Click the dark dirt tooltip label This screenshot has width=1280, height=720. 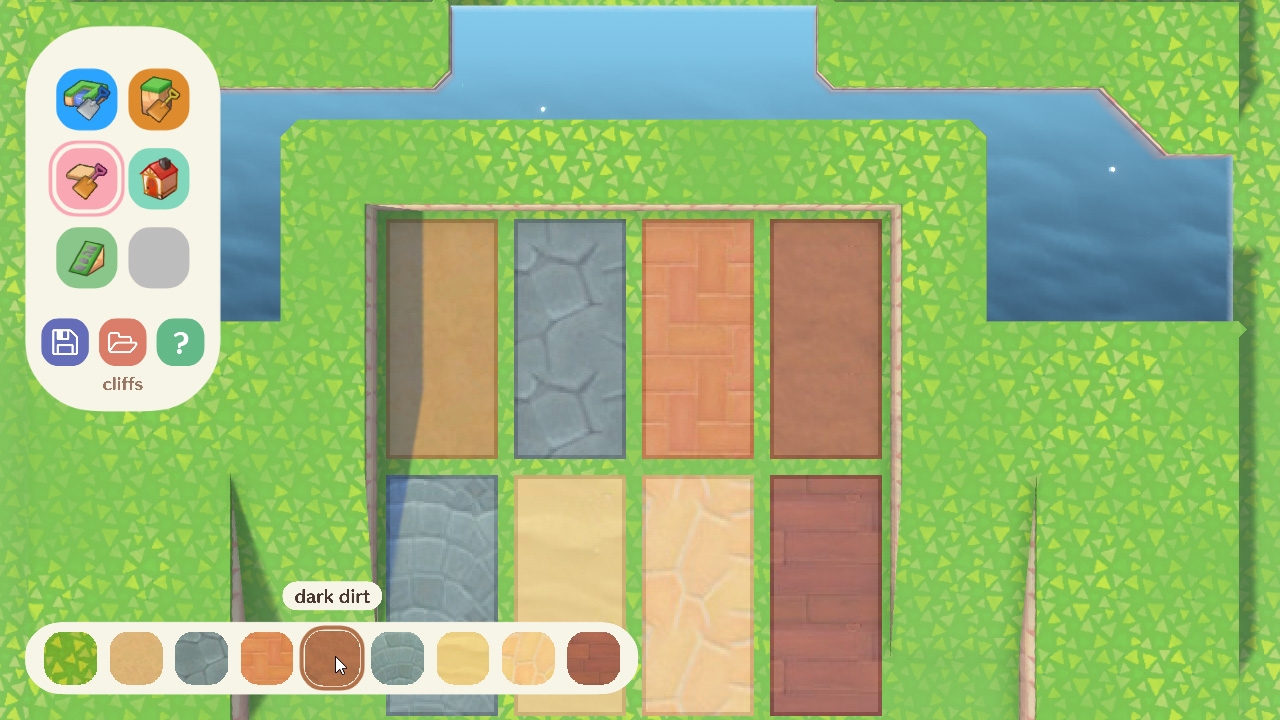click(x=332, y=596)
